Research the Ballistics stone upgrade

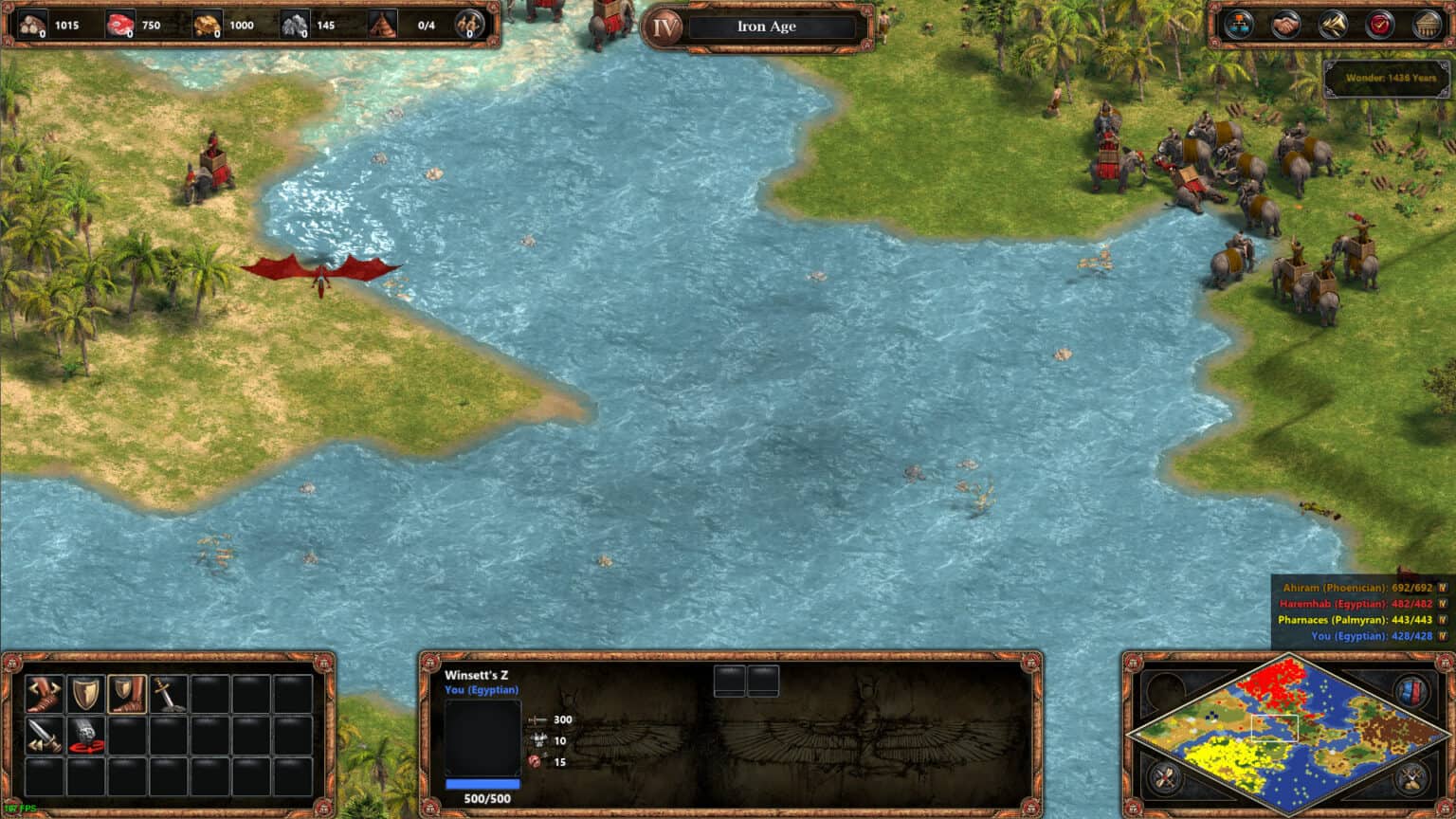coord(86,736)
